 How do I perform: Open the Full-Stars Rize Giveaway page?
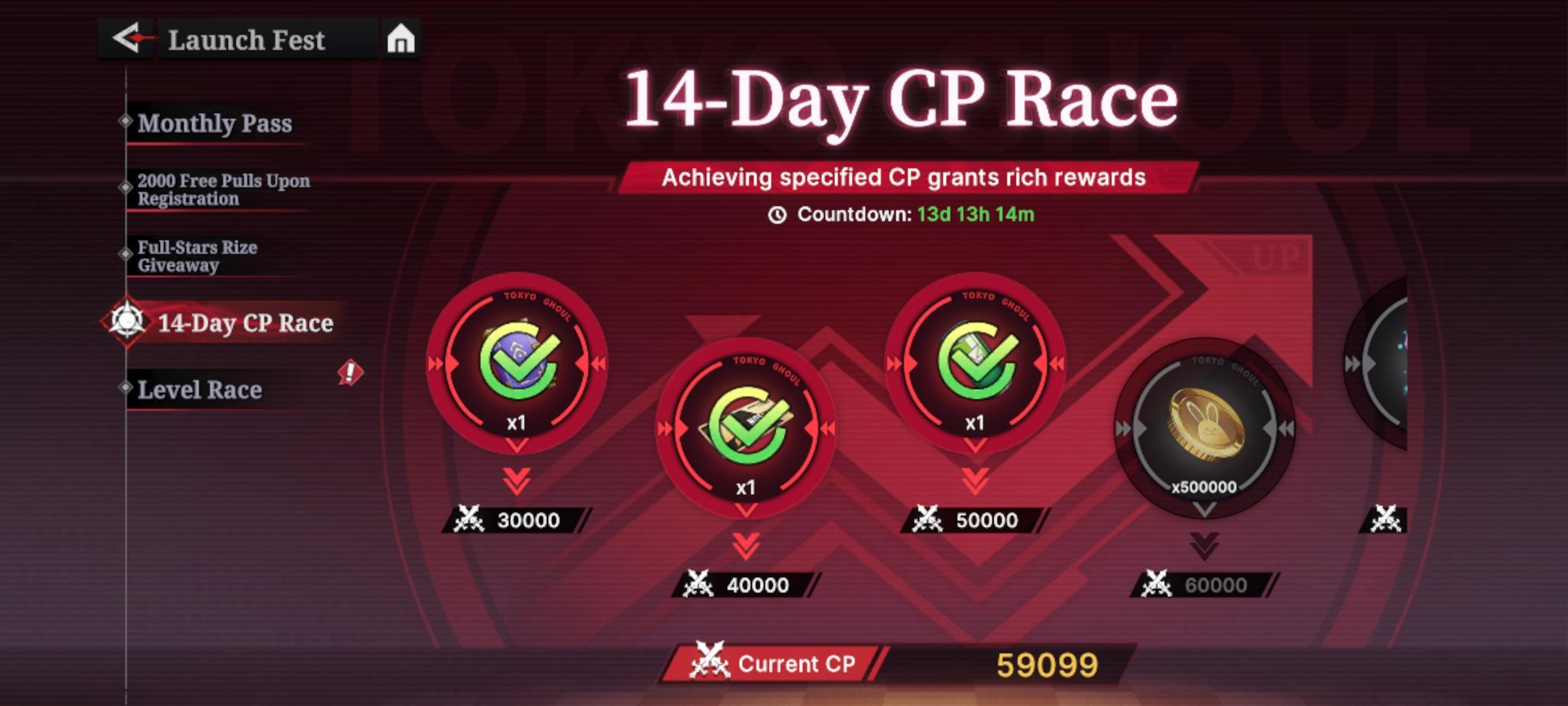(x=196, y=256)
